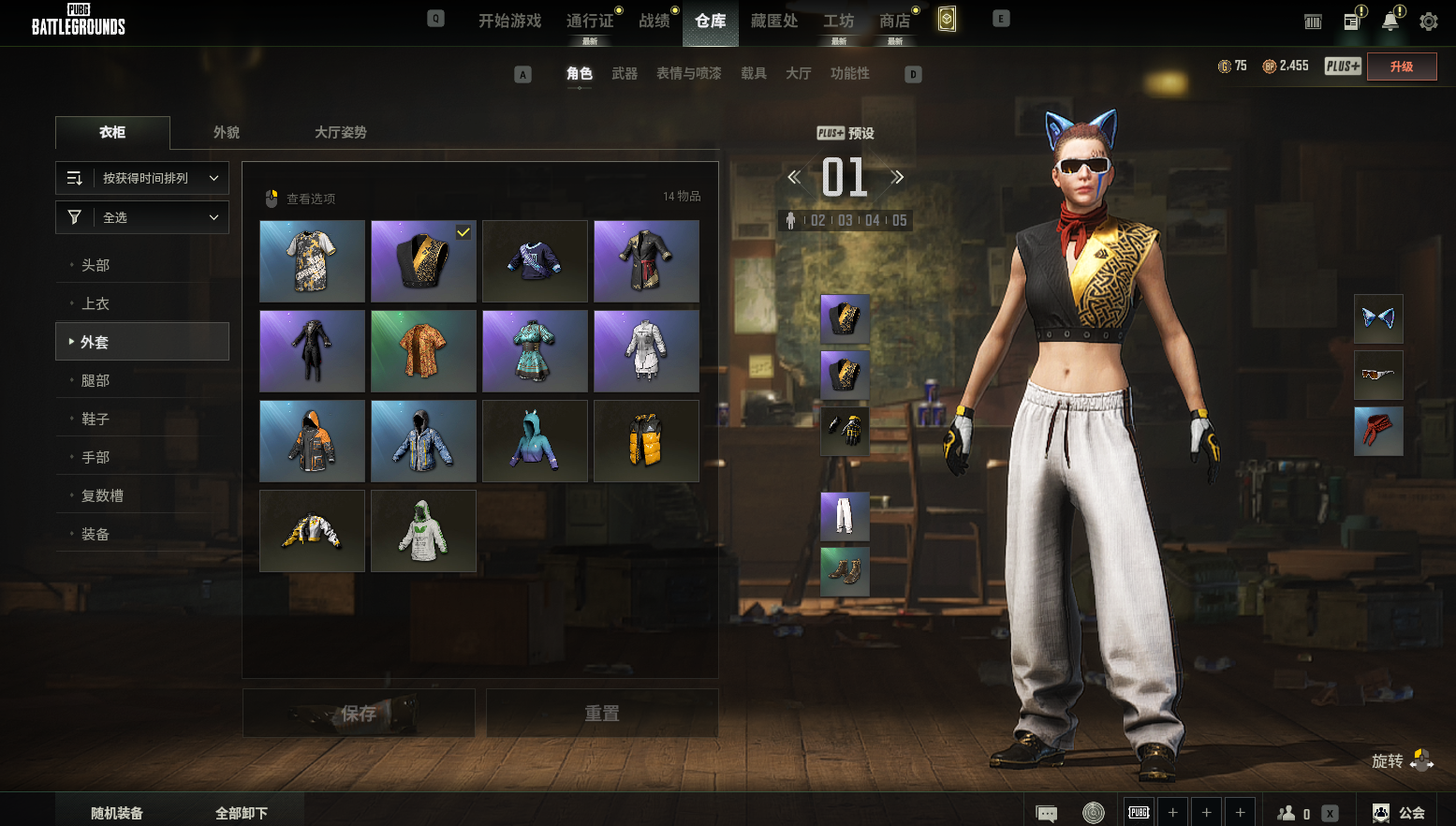Open the settings gear icon
The image size is (1456, 826).
tap(1428, 22)
